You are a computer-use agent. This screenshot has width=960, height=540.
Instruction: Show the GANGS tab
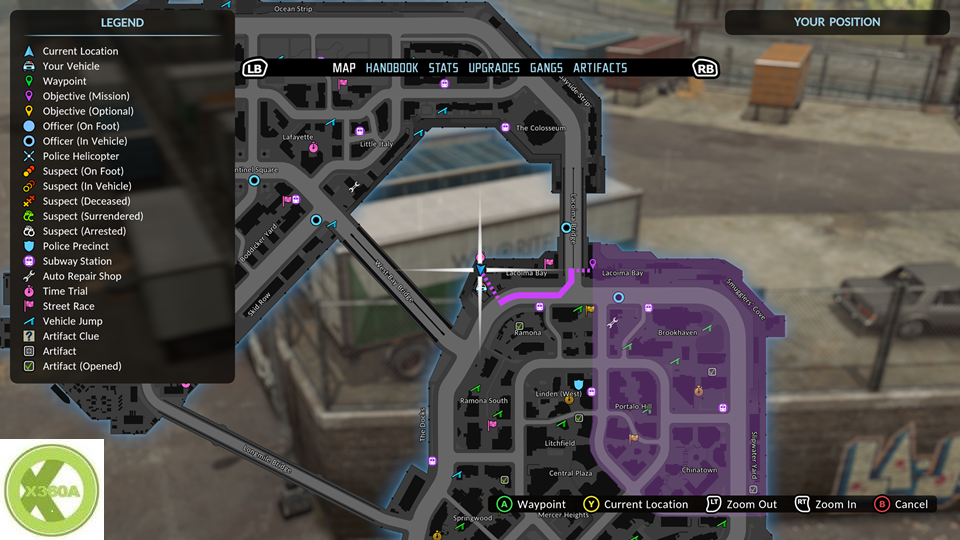point(546,68)
